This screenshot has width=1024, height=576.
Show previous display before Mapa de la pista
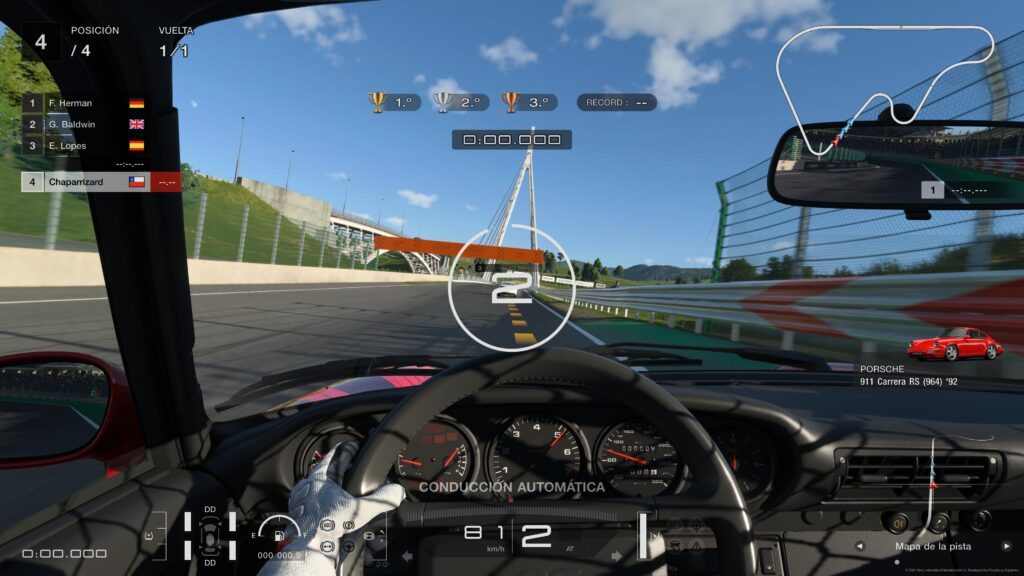click(859, 547)
